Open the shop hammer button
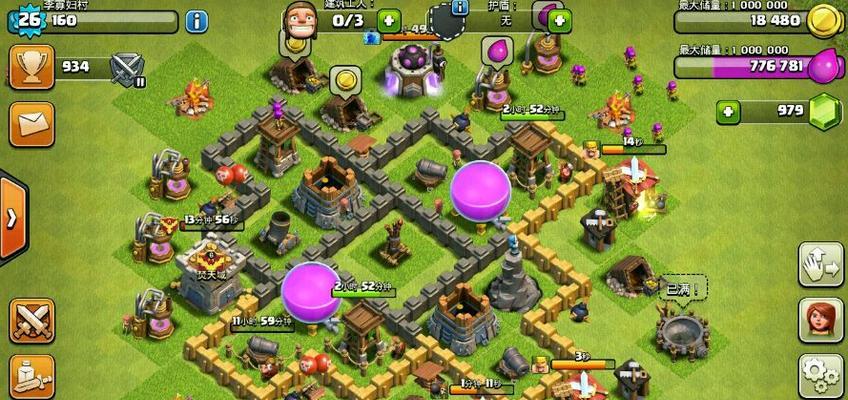Screen dimensions: 848x400 click(31, 376)
